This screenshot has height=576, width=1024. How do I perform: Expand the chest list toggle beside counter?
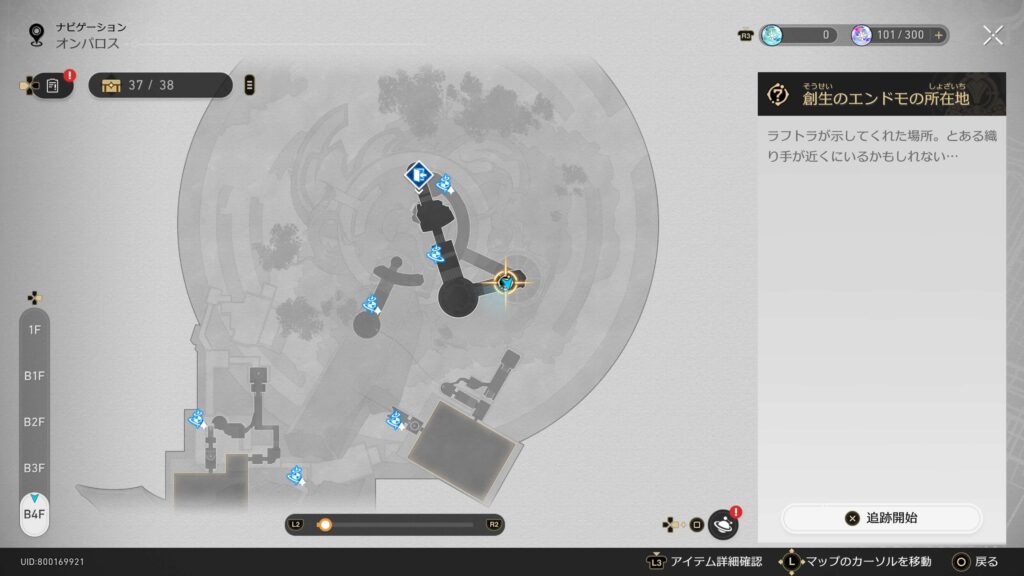(249, 85)
